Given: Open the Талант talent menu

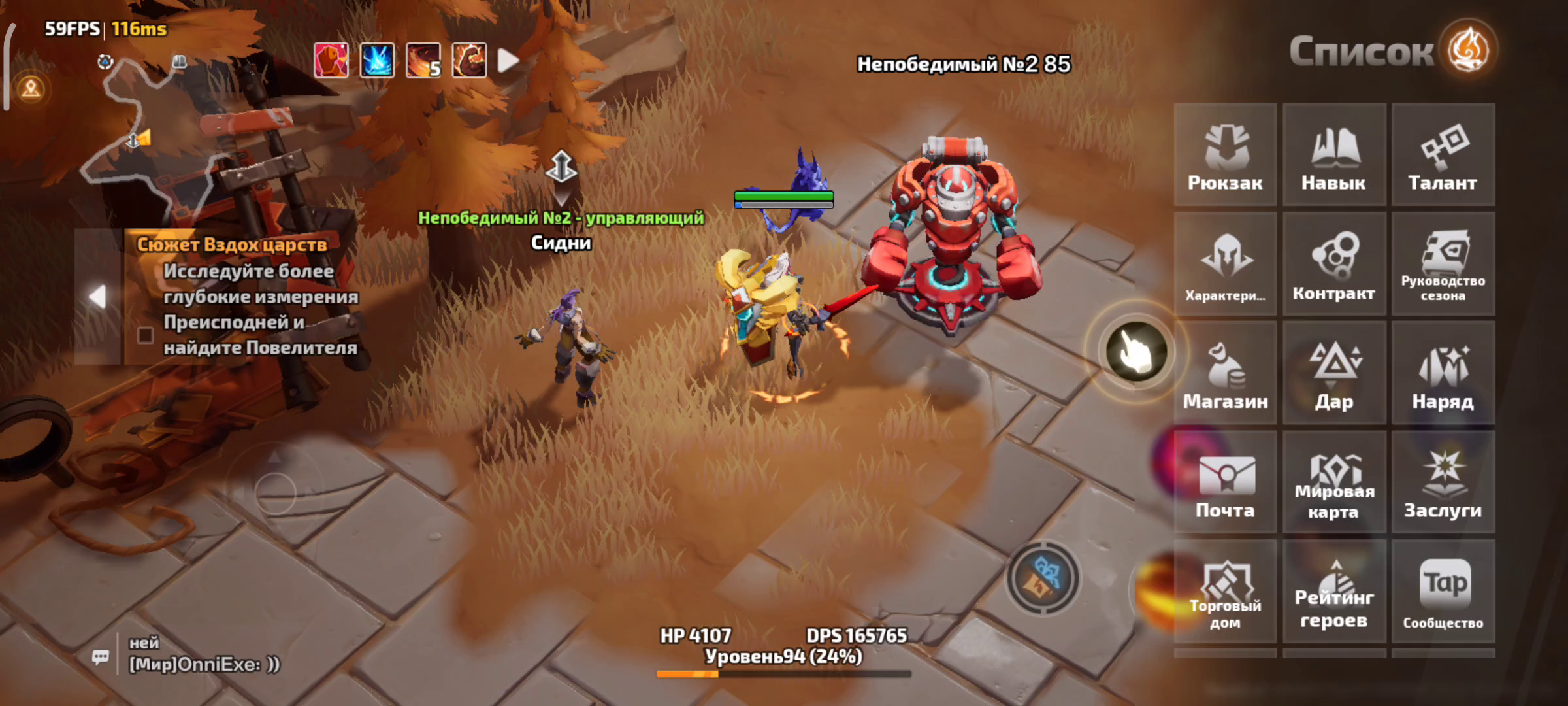Looking at the screenshot, I should click(1443, 155).
